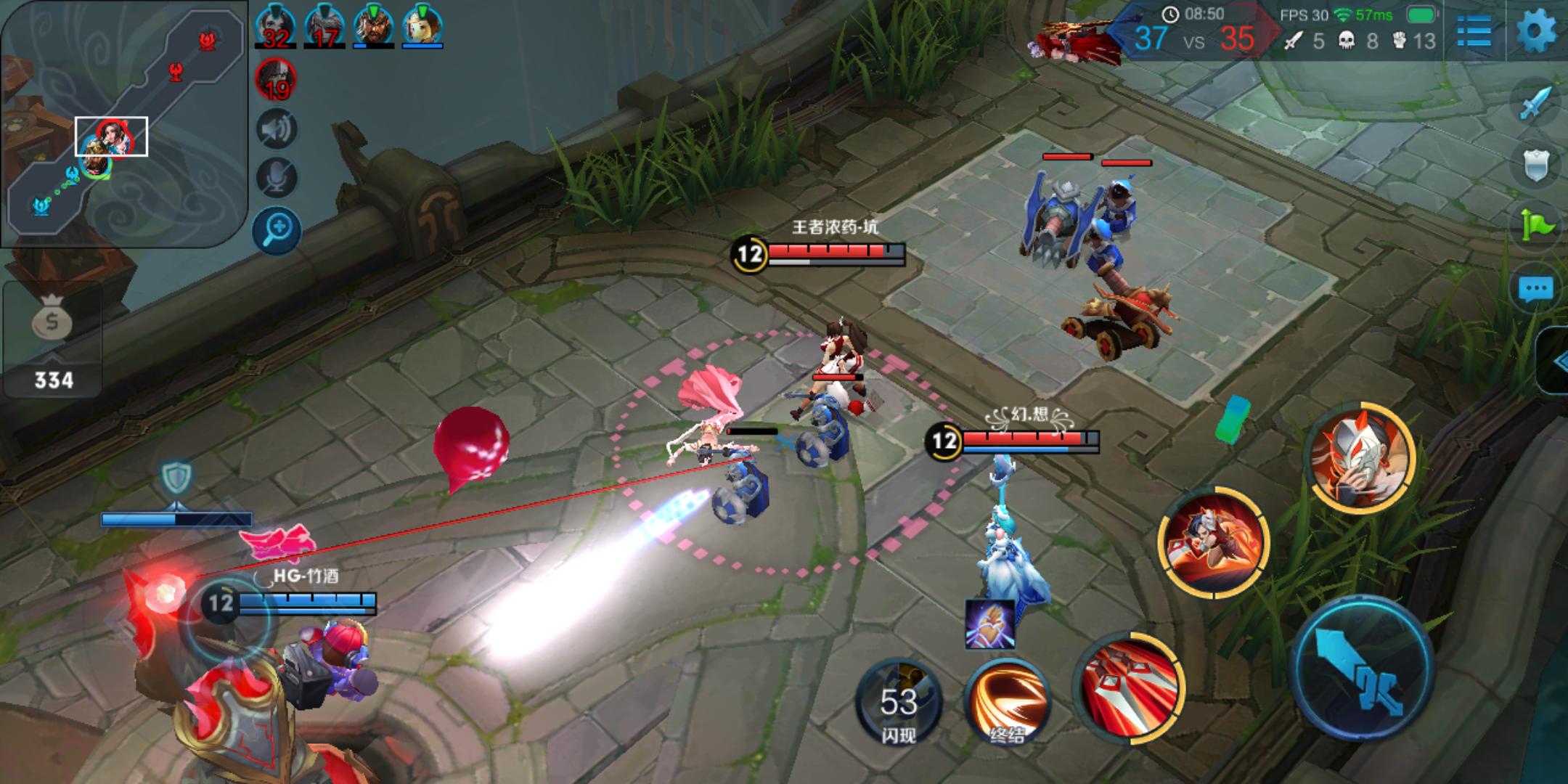Click the magnifier map zoom button
1568x784 pixels.
pyautogui.click(x=277, y=231)
